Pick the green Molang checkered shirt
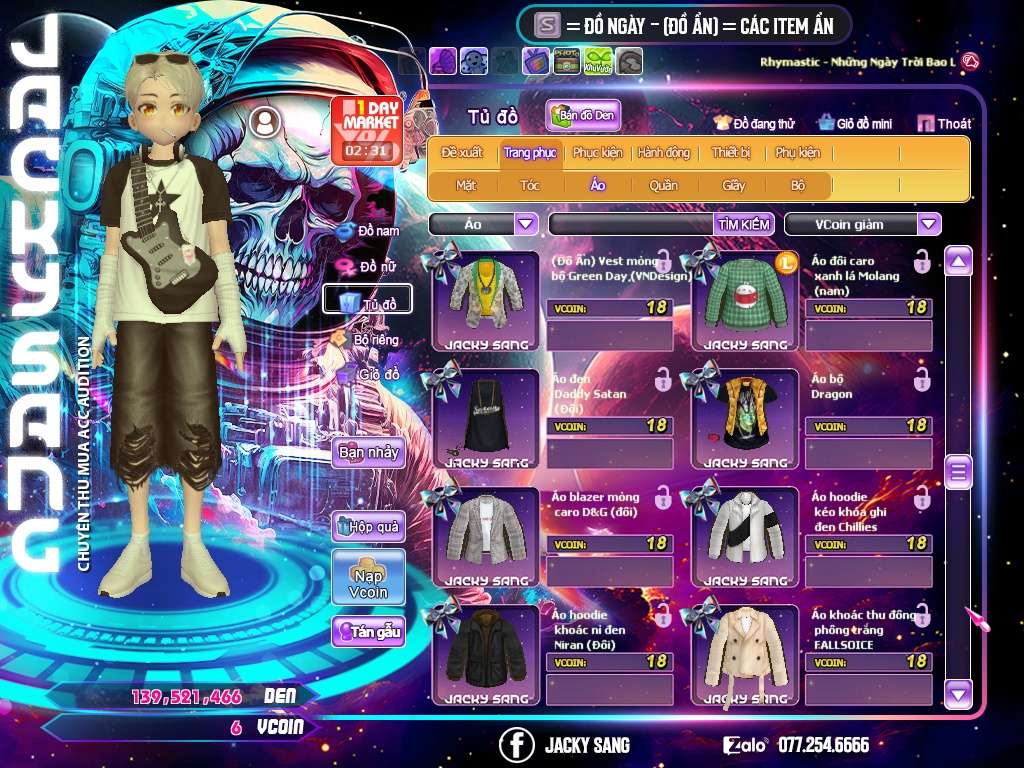 click(x=745, y=299)
